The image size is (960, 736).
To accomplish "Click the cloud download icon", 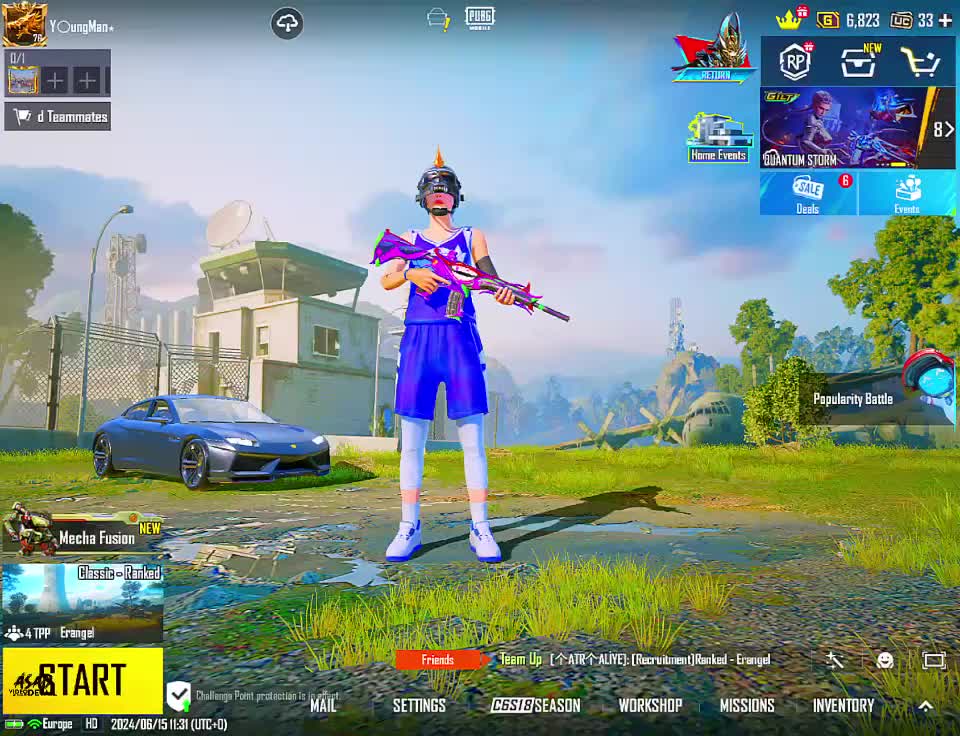I will coord(287,23).
